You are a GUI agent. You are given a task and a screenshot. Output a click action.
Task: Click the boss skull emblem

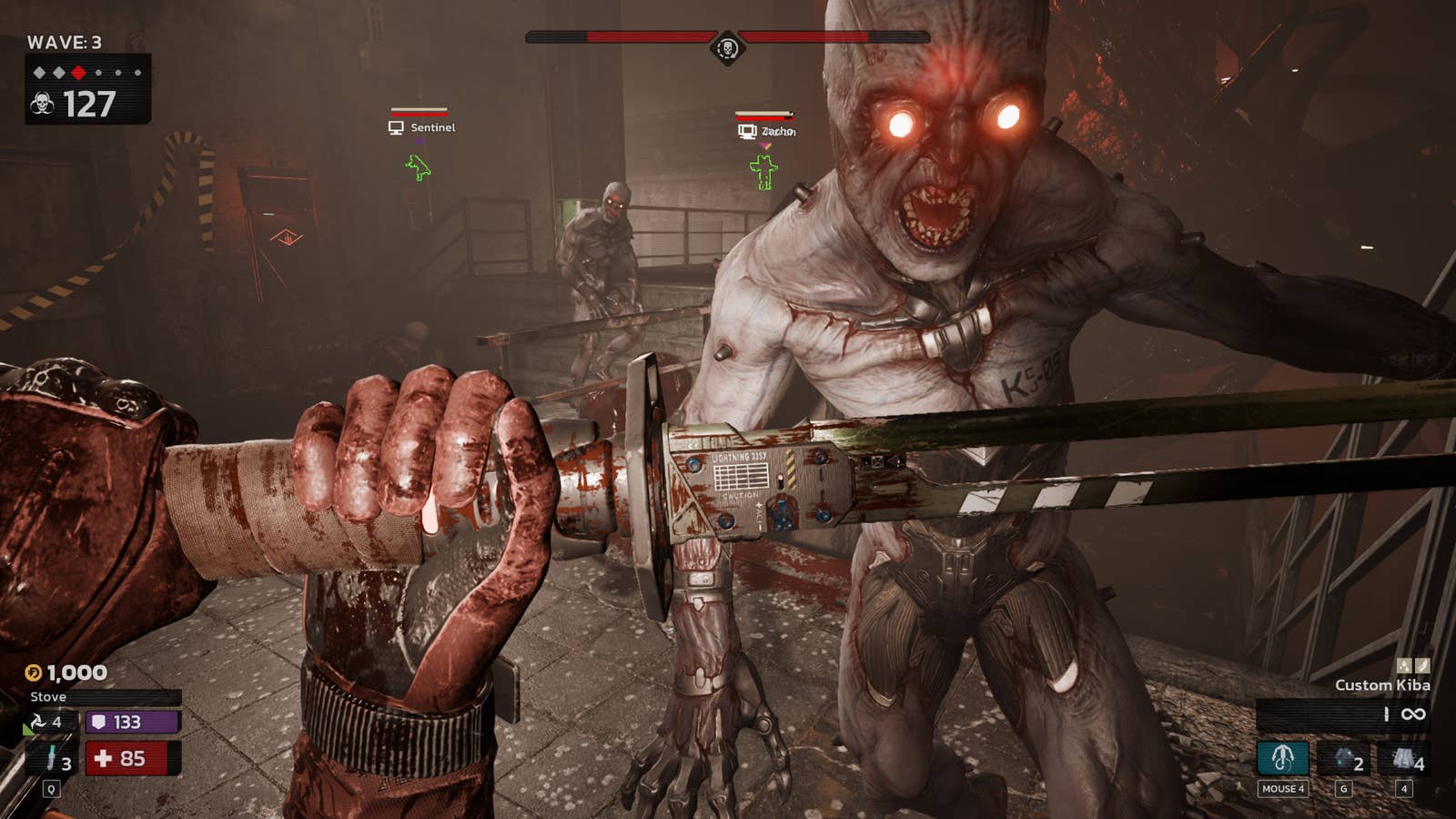(727, 46)
